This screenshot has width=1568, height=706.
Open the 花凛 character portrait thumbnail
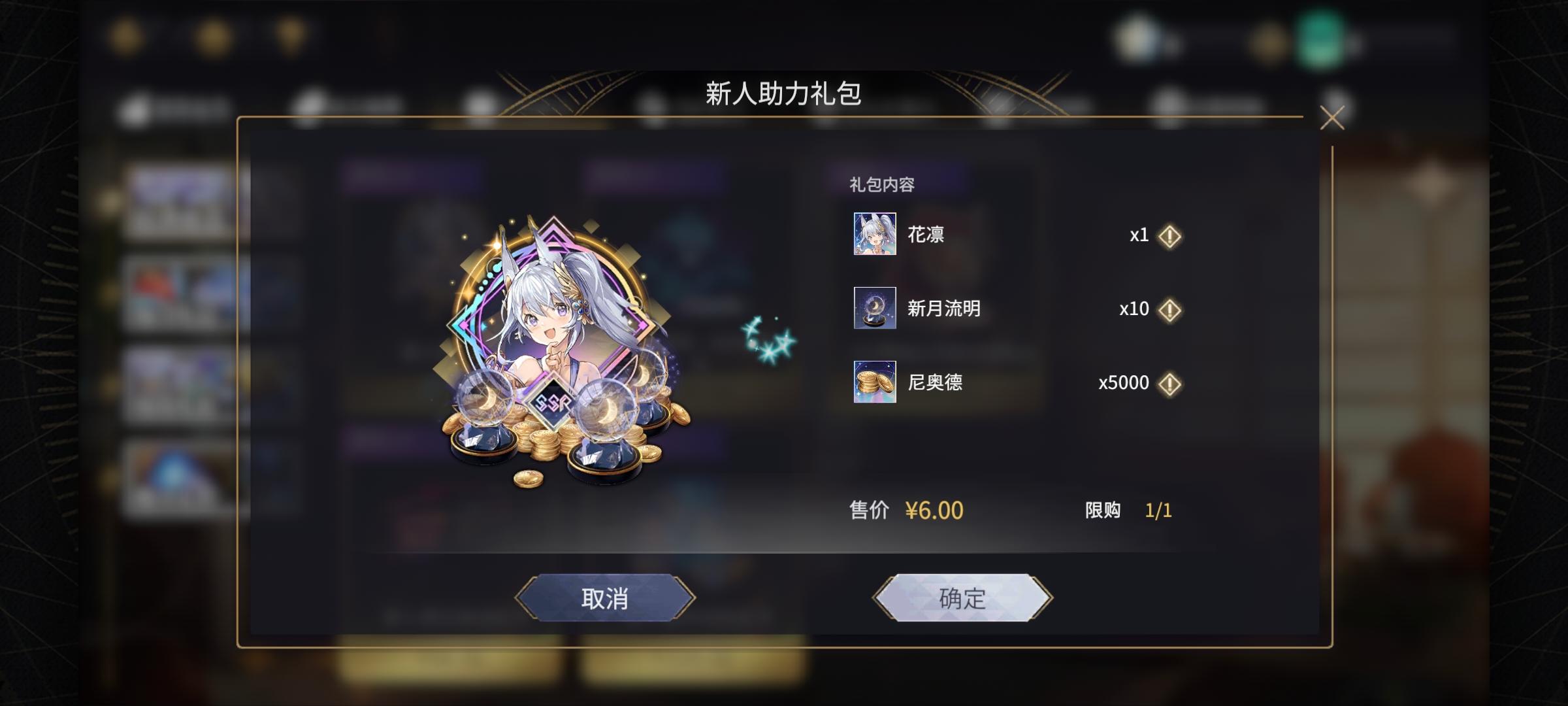tap(874, 235)
